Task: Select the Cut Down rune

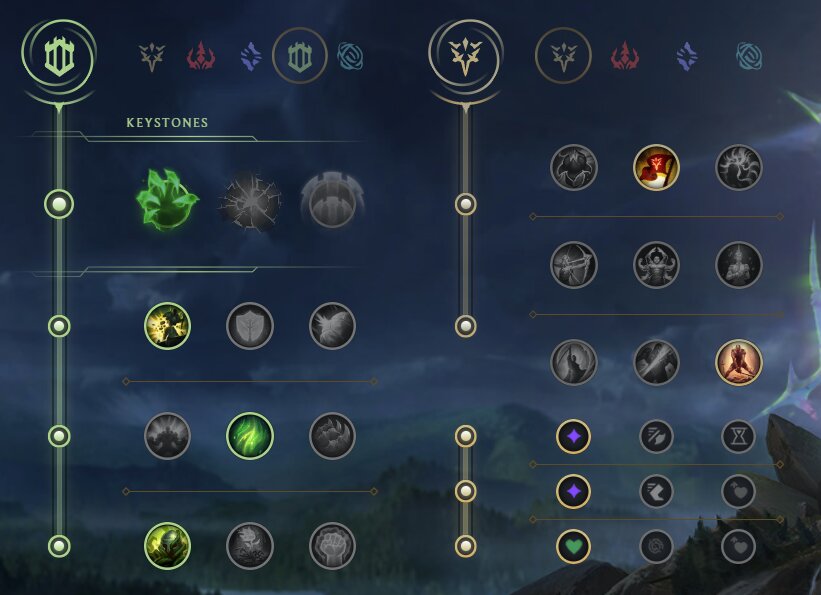Action: coord(656,363)
